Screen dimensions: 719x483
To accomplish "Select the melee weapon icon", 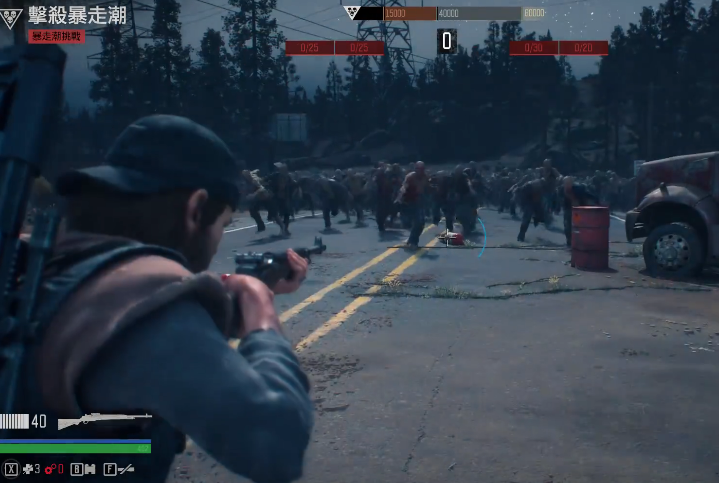I will [x=126, y=468].
